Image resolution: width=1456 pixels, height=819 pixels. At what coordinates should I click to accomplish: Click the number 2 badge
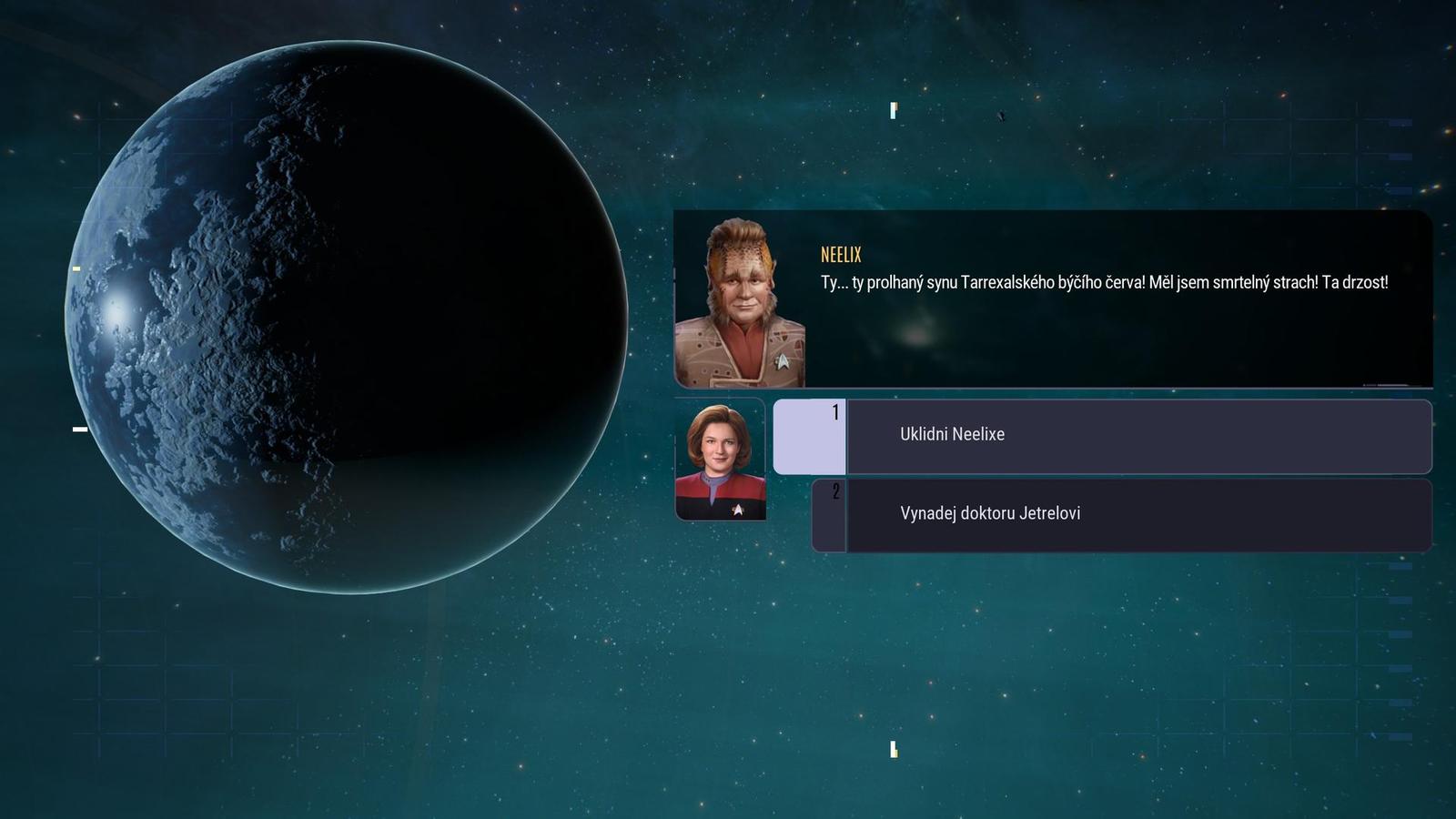(838, 491)
